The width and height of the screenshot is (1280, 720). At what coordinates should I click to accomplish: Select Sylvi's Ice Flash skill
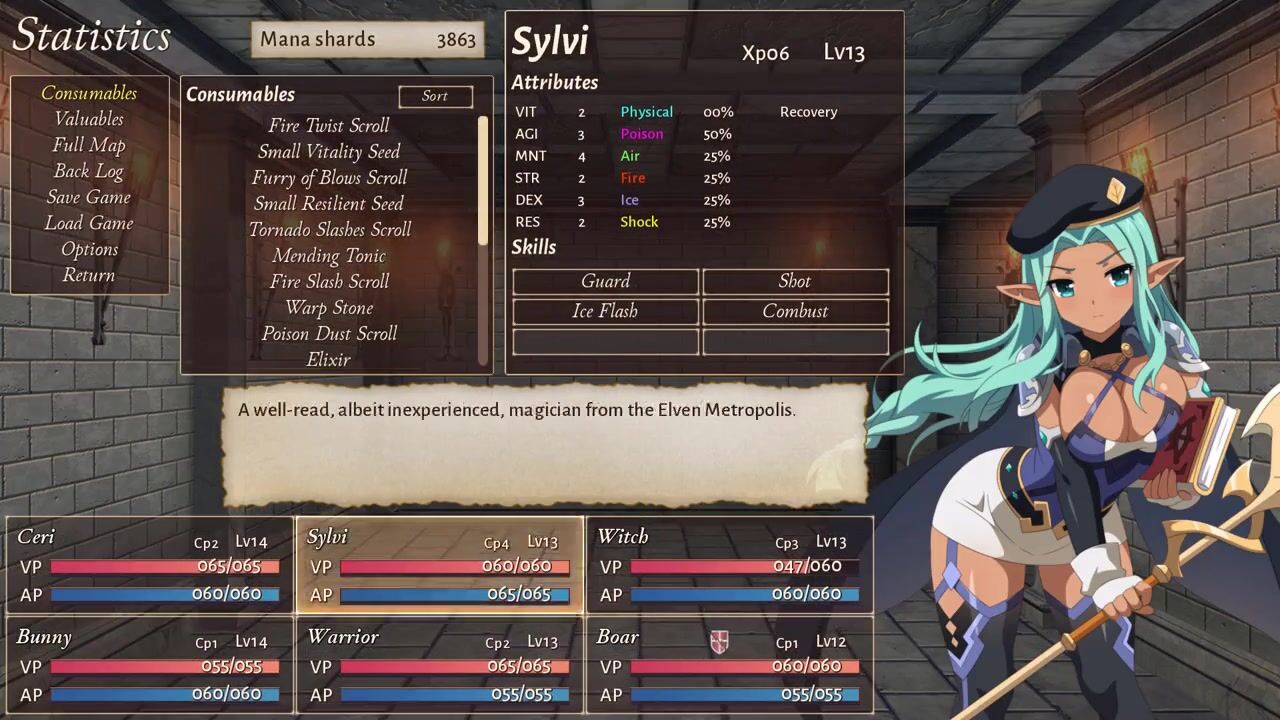click(x=605, y=311)
